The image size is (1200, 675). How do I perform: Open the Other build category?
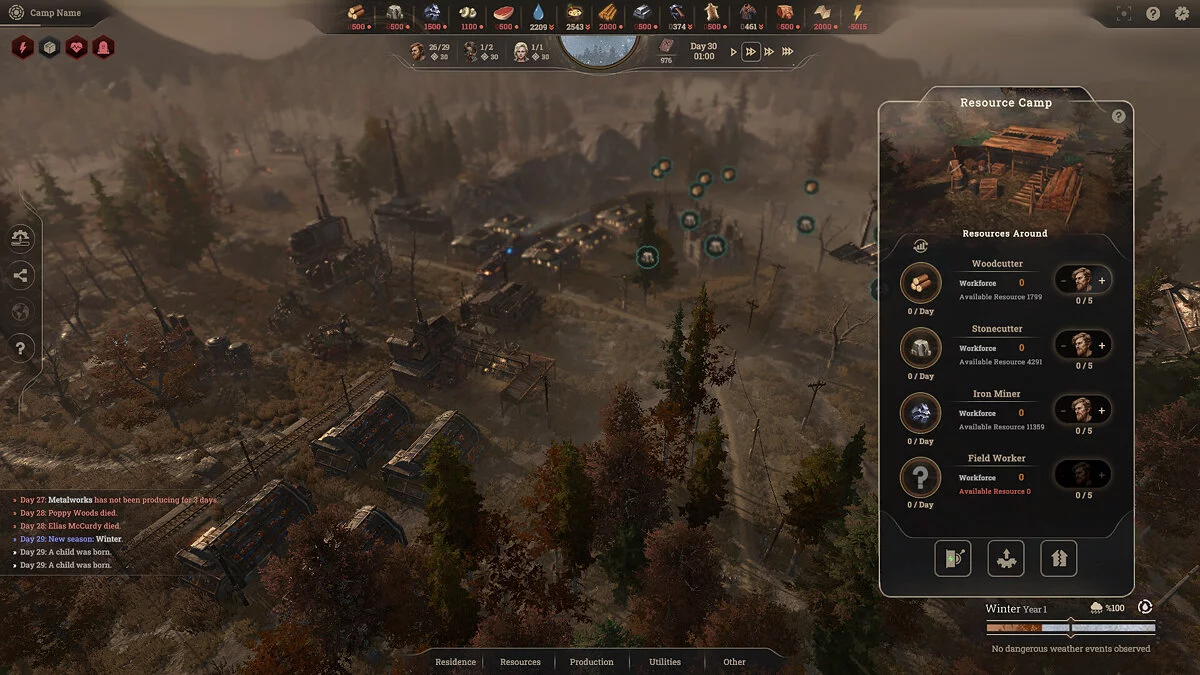734,662
